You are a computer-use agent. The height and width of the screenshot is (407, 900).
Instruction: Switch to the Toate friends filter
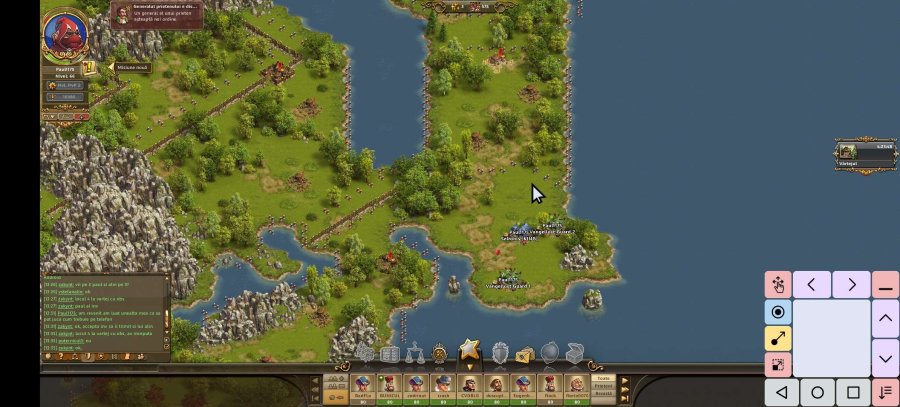tap(603, 379)
